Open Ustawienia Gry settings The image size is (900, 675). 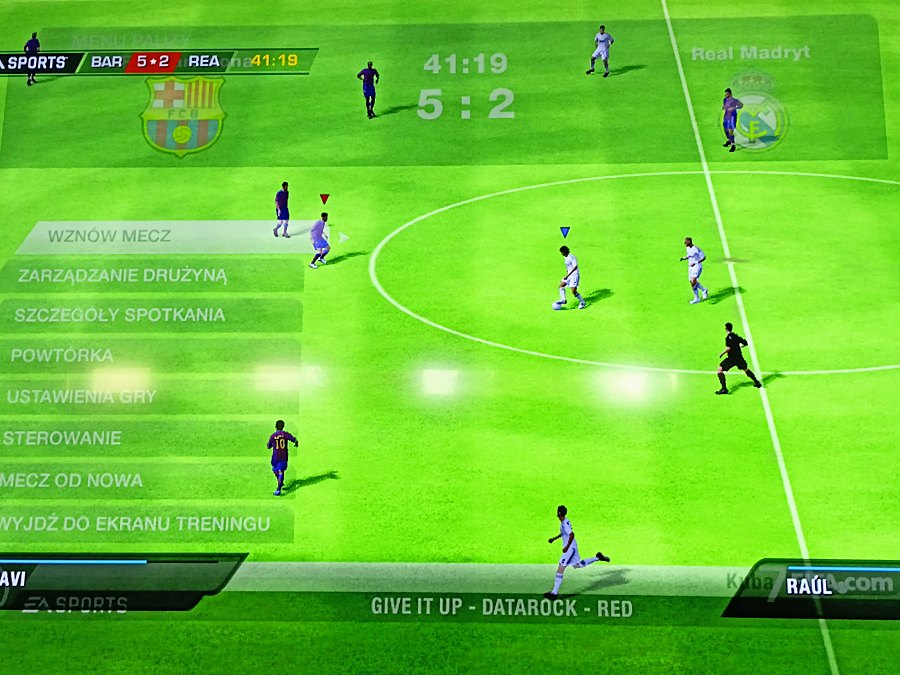(x=82, y=396)
